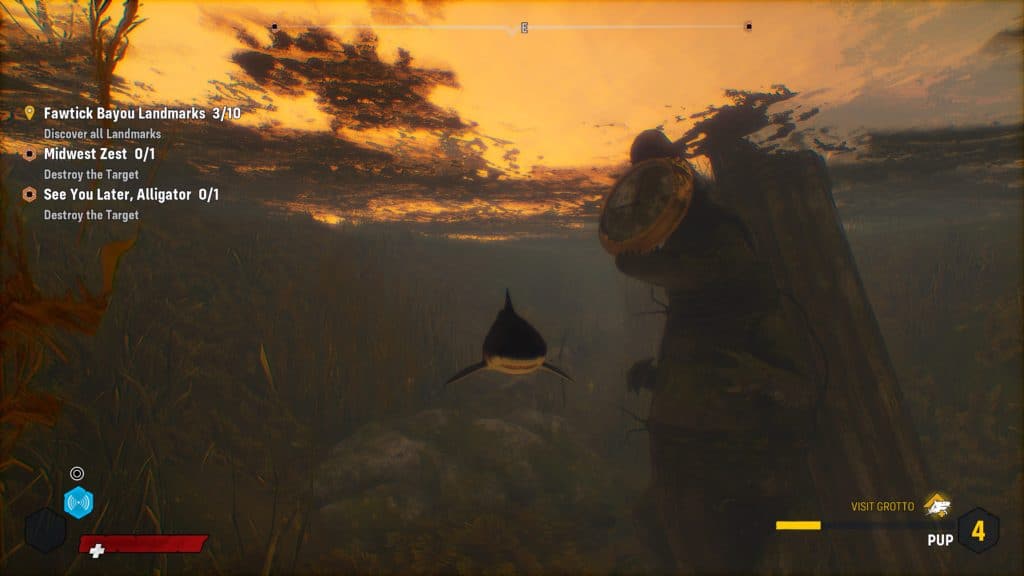Open the Midwest Zest objective
The image size is (1024, 576).
(x=98, y=154)
